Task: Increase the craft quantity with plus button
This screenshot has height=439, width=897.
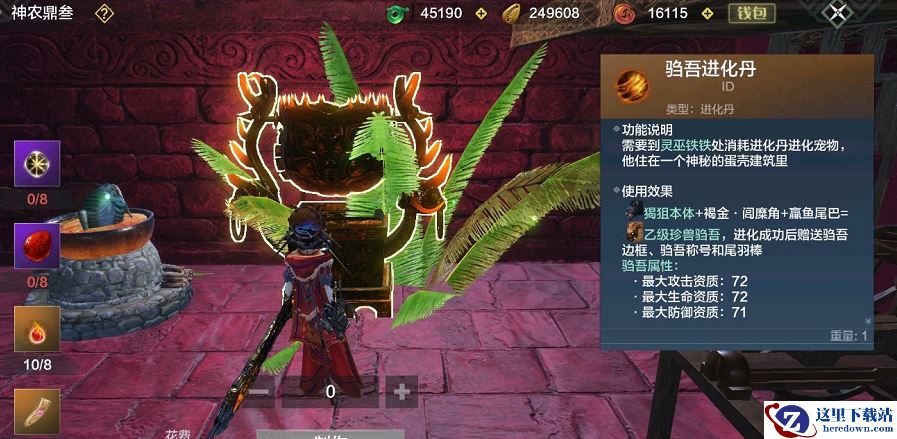Action: [x=401, y=391]
